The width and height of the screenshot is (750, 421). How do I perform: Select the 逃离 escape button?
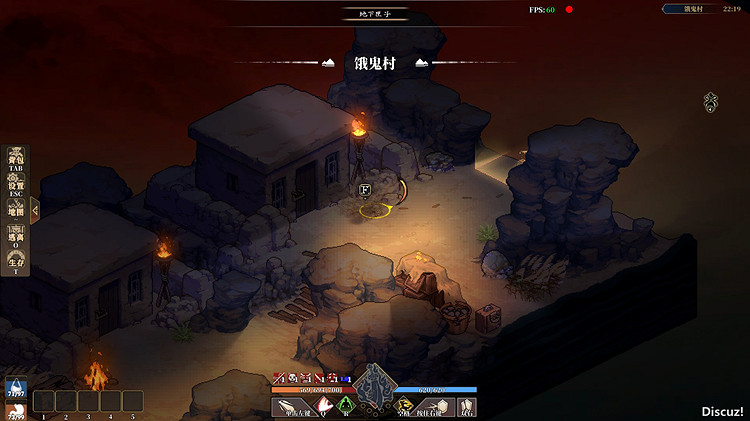pos(16,236)
